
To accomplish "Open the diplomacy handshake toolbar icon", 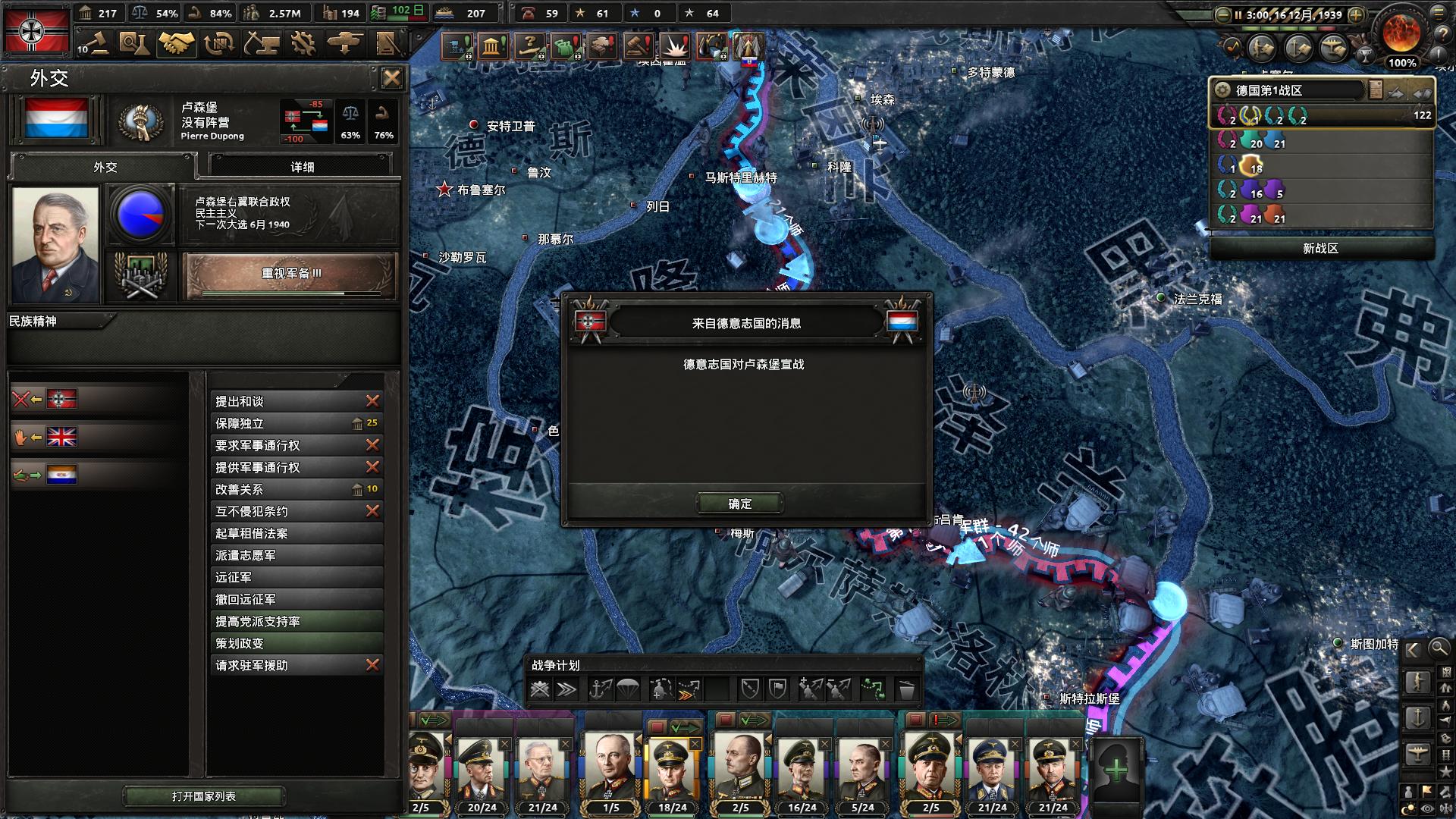I will [x=176, y=43].
